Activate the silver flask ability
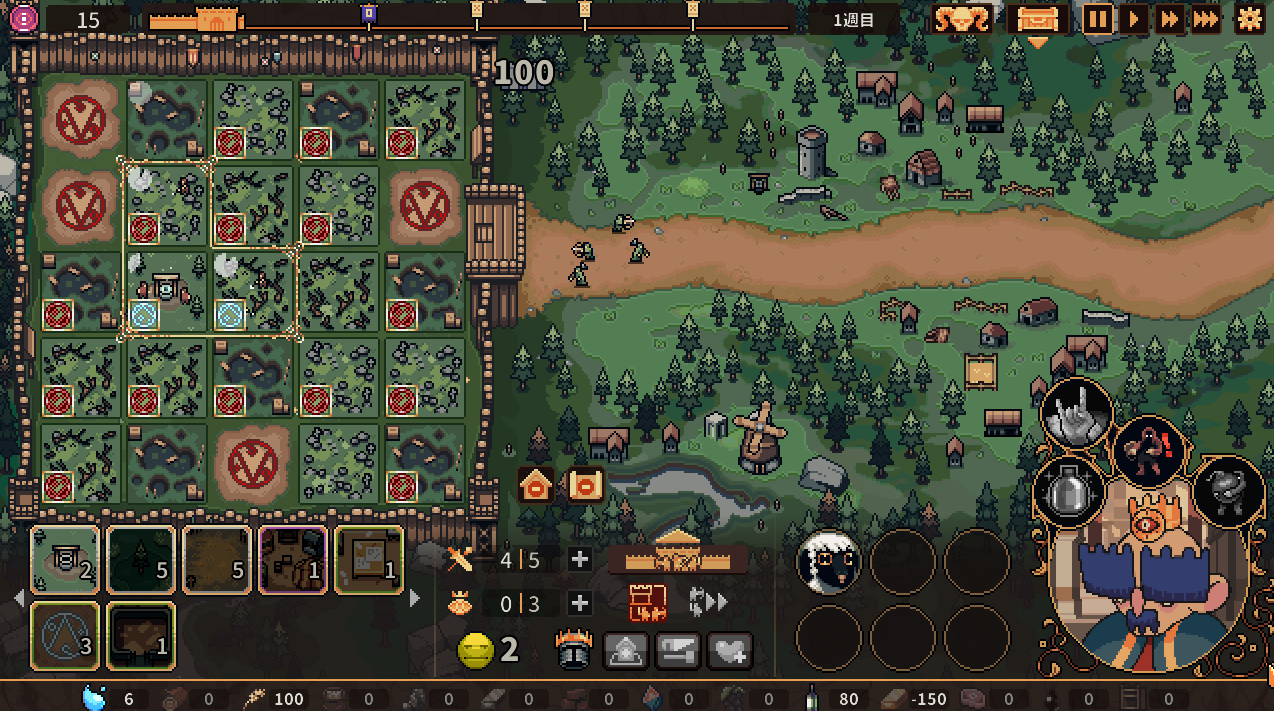Image resolution: width=1274 pixels, height=711 pixels. point(1069,492)
